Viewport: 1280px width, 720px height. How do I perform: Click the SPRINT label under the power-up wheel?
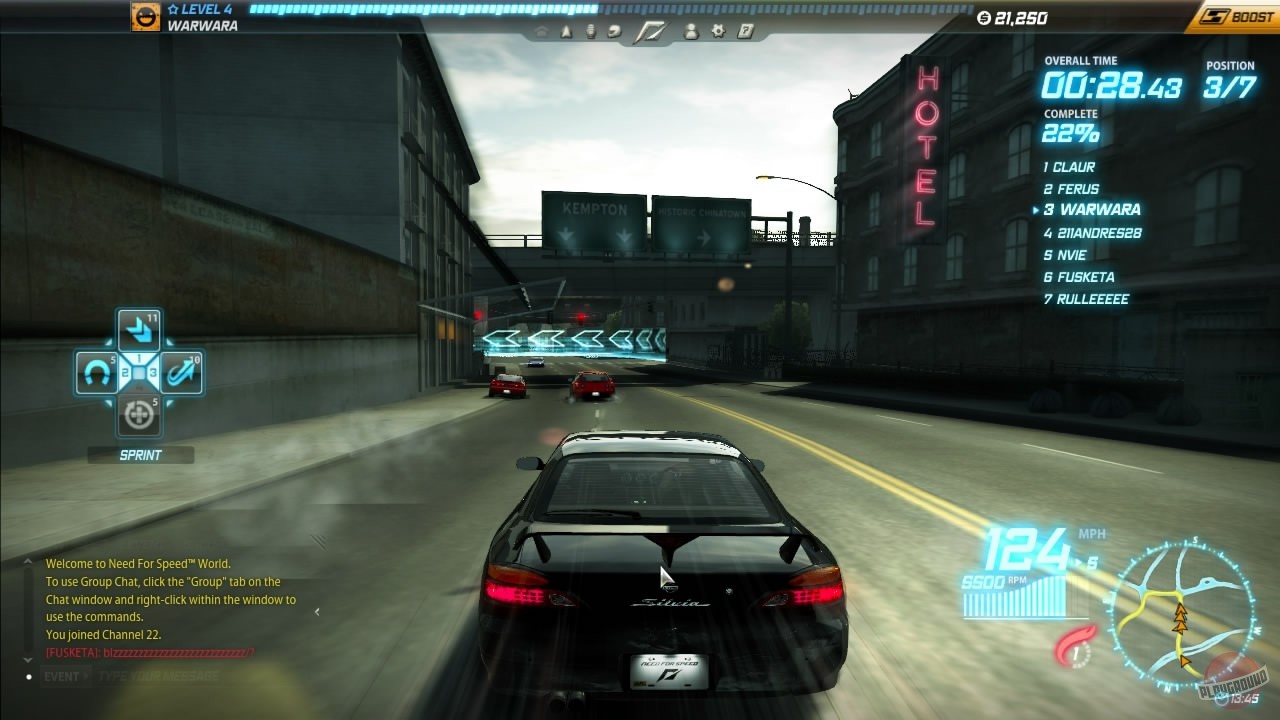139,455
